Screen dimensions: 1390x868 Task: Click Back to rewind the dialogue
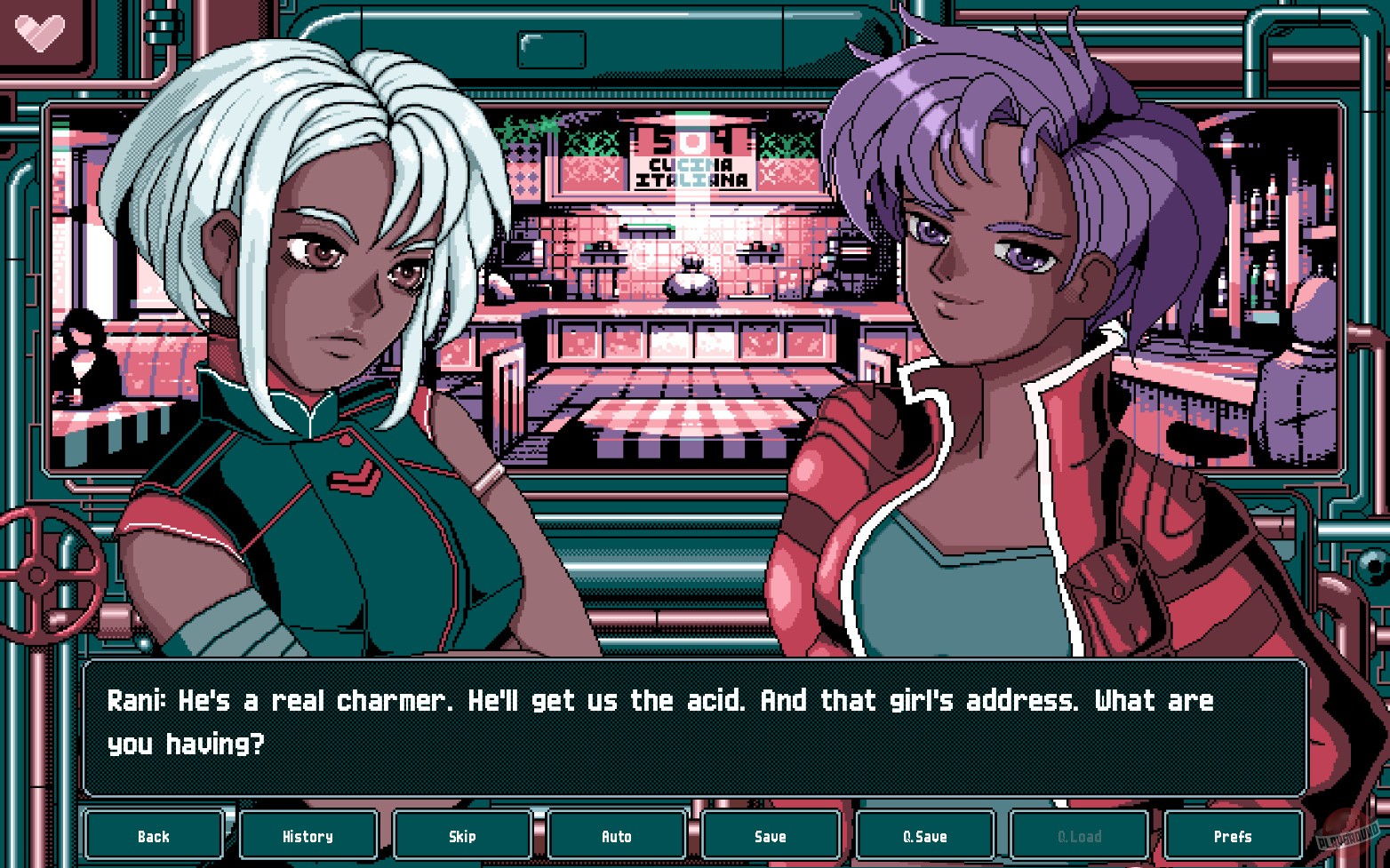point(153,836)
